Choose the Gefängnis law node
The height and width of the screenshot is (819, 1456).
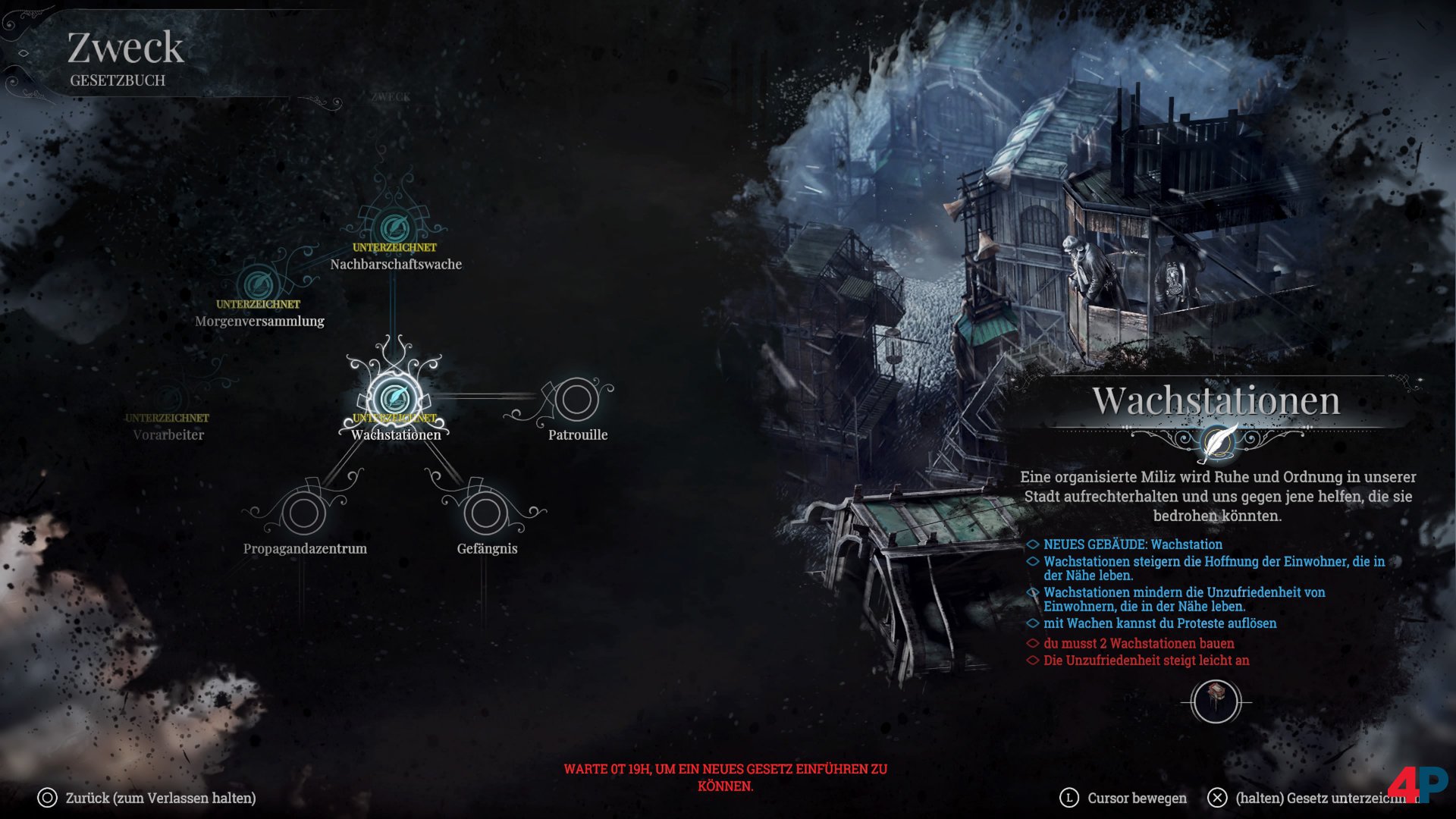click(486, 513)
